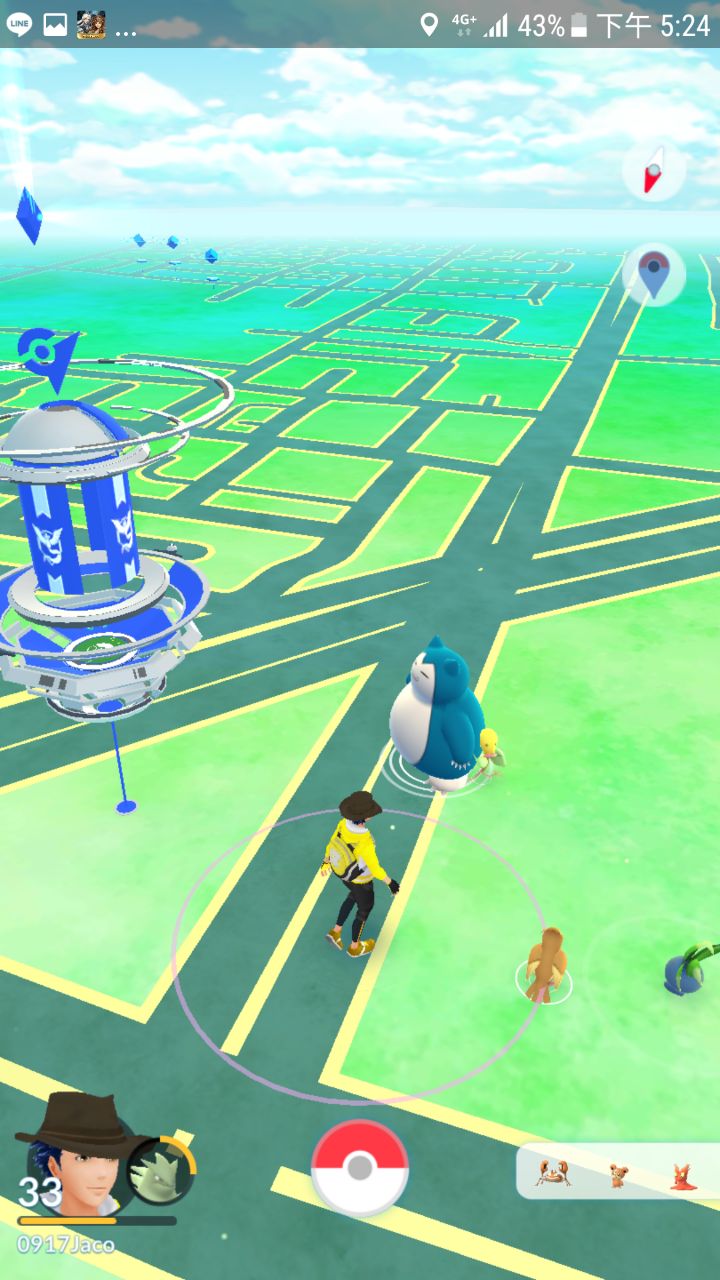
Task: Click the map pin location button
Action: click(653, 272)
